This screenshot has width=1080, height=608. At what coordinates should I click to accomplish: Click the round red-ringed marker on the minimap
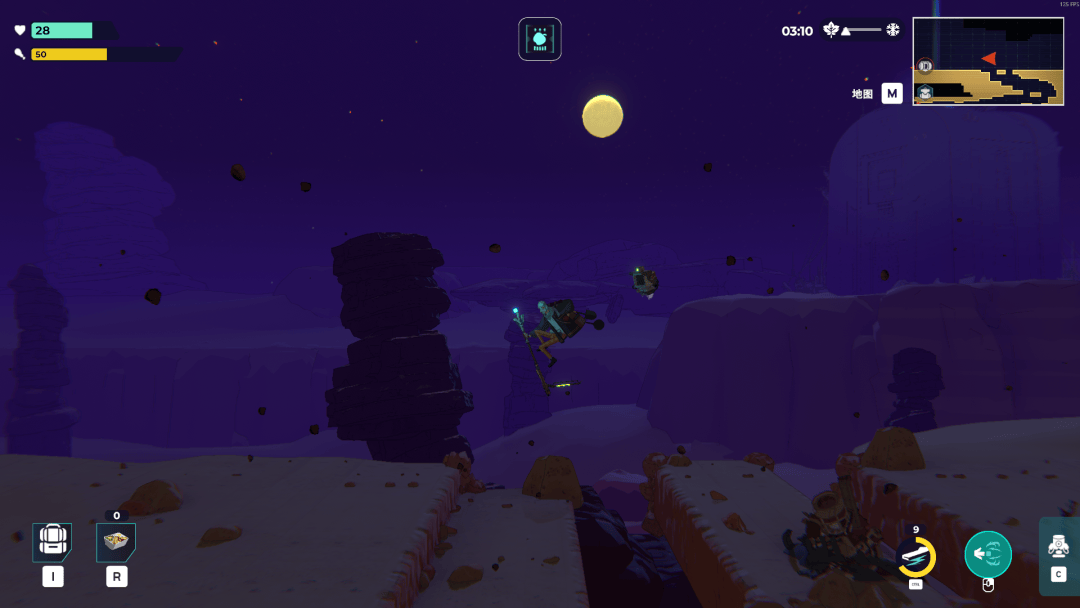925,67
